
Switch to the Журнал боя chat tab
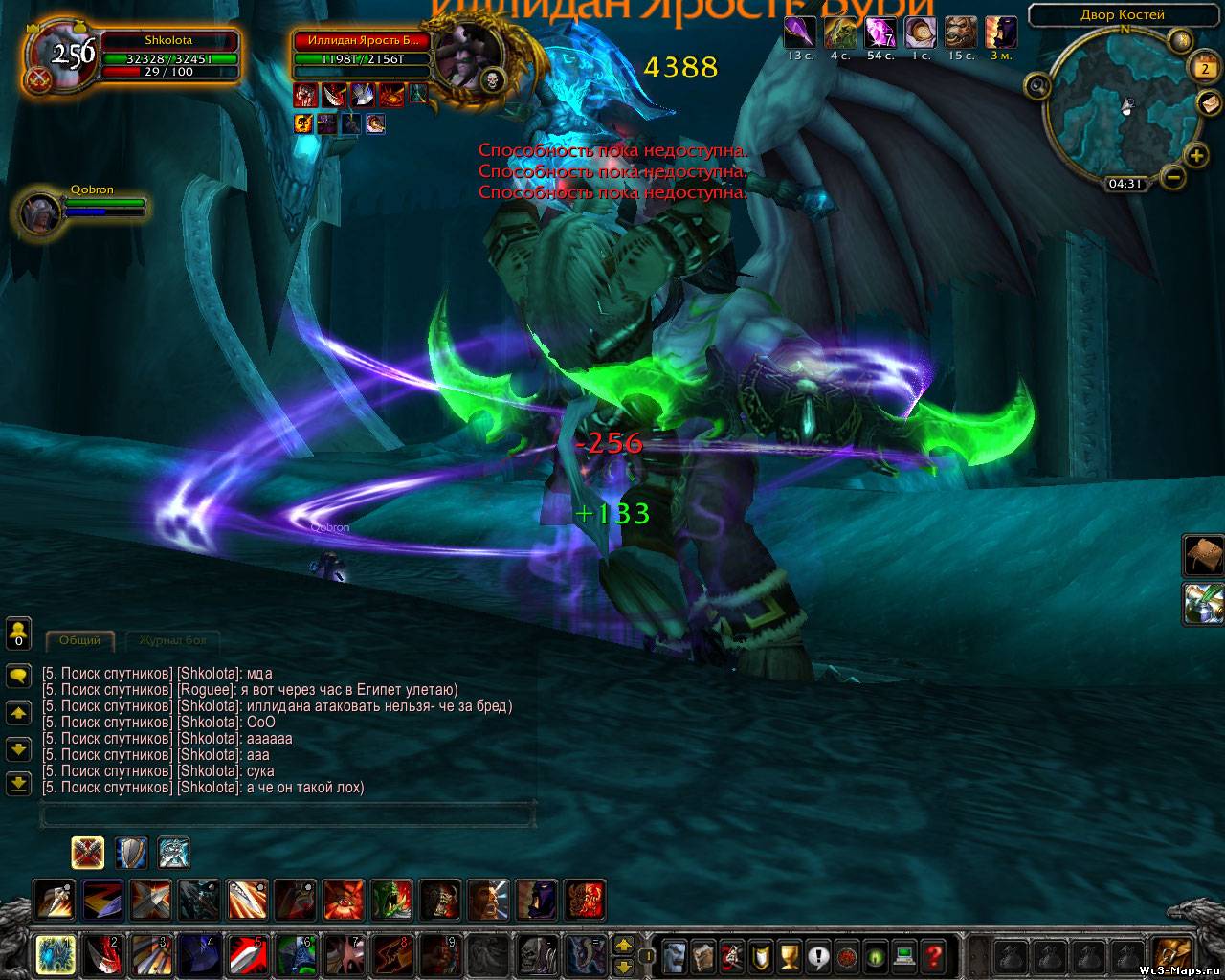click(172, 640)
